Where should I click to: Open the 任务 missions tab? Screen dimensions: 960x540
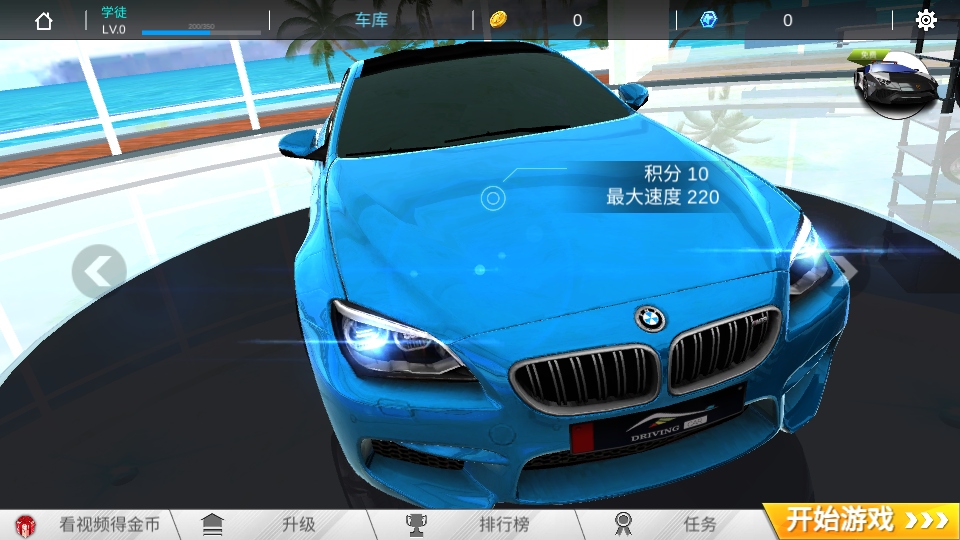(680, 523)
